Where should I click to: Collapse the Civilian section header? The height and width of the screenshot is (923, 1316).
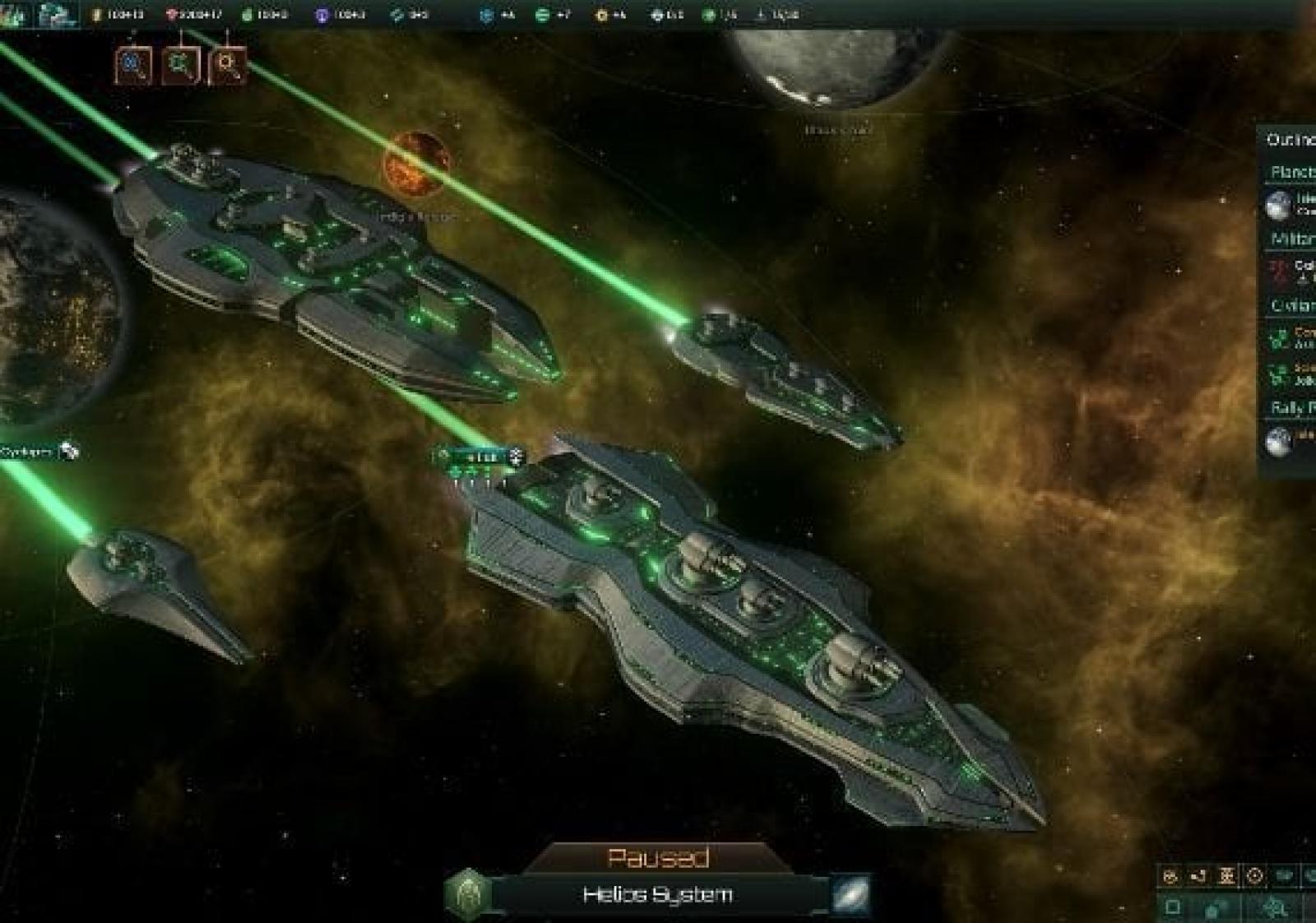pyautogui.click(x=1291, y=305)
